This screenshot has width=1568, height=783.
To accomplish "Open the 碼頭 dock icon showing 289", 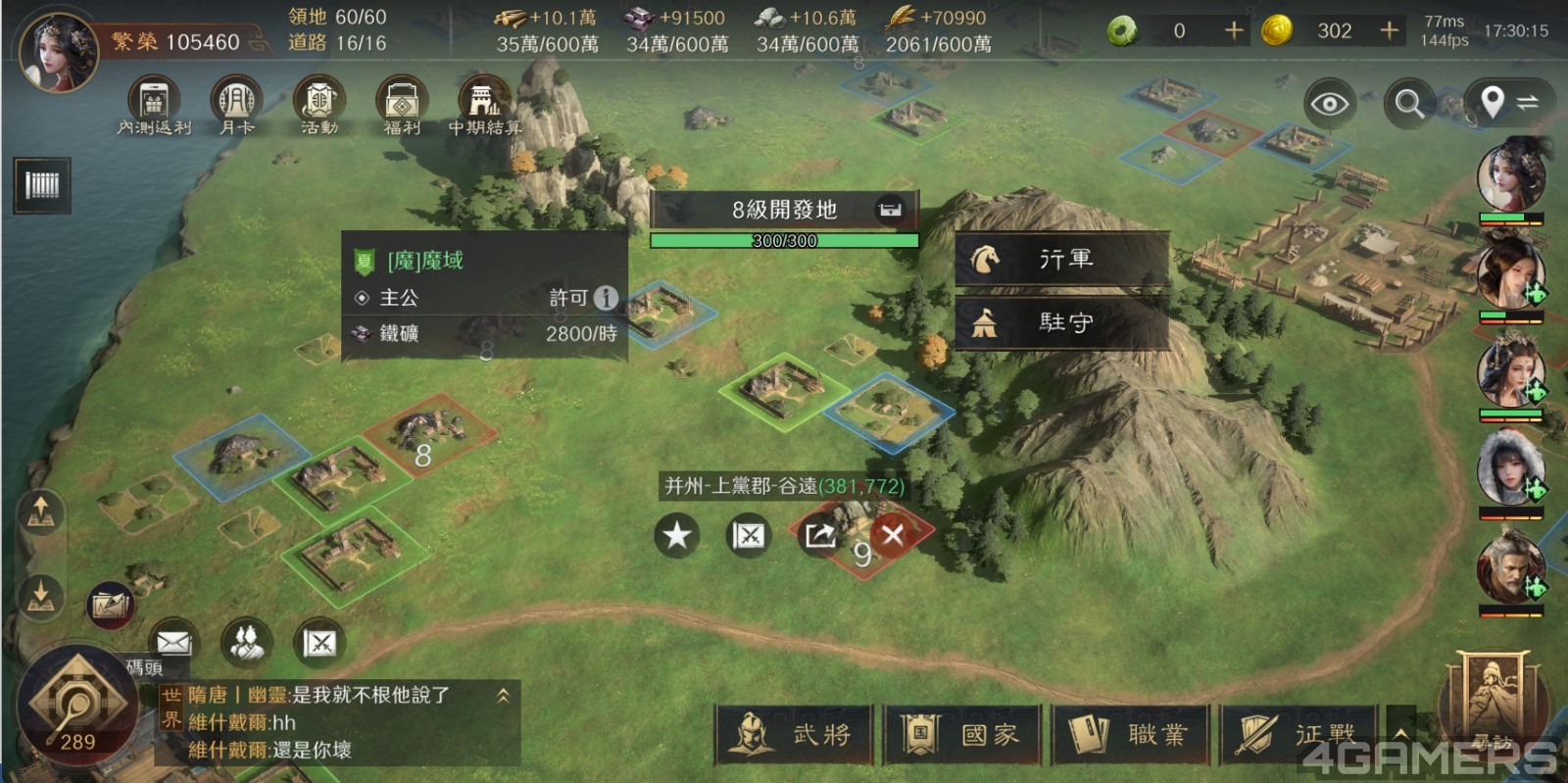I will [x=78, y=698].
